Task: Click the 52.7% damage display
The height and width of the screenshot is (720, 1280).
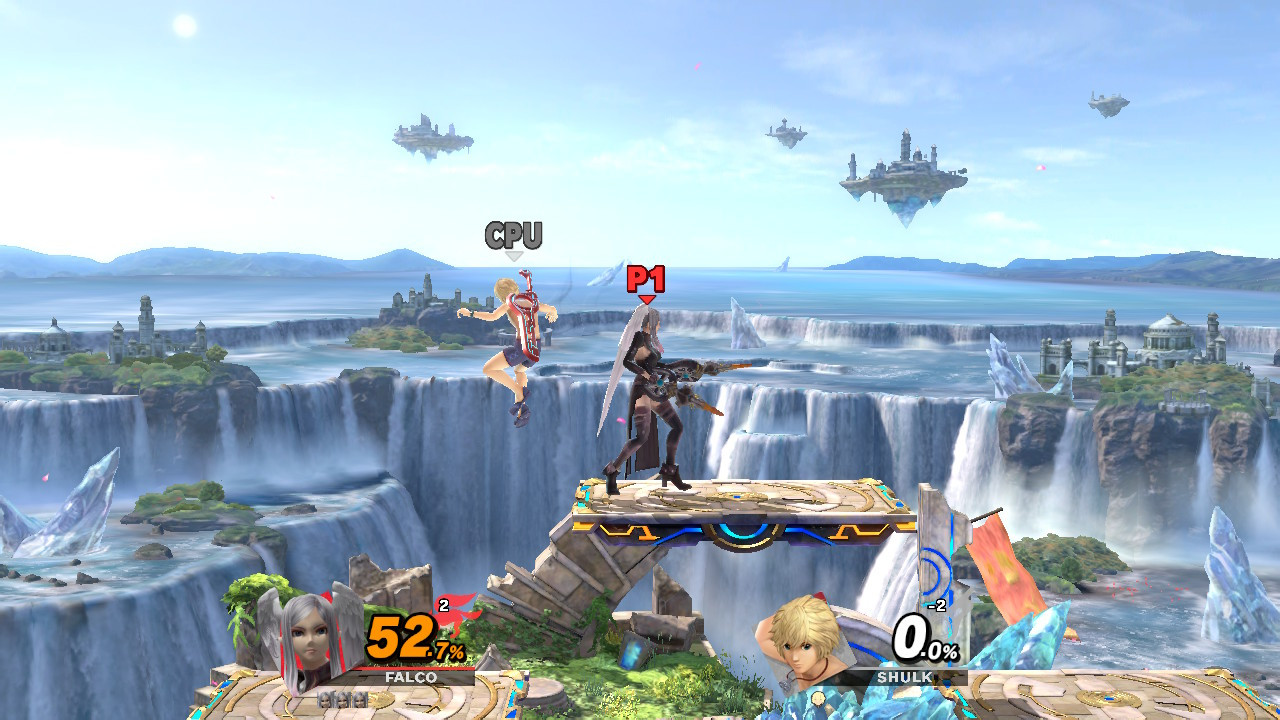Action: 401,638
